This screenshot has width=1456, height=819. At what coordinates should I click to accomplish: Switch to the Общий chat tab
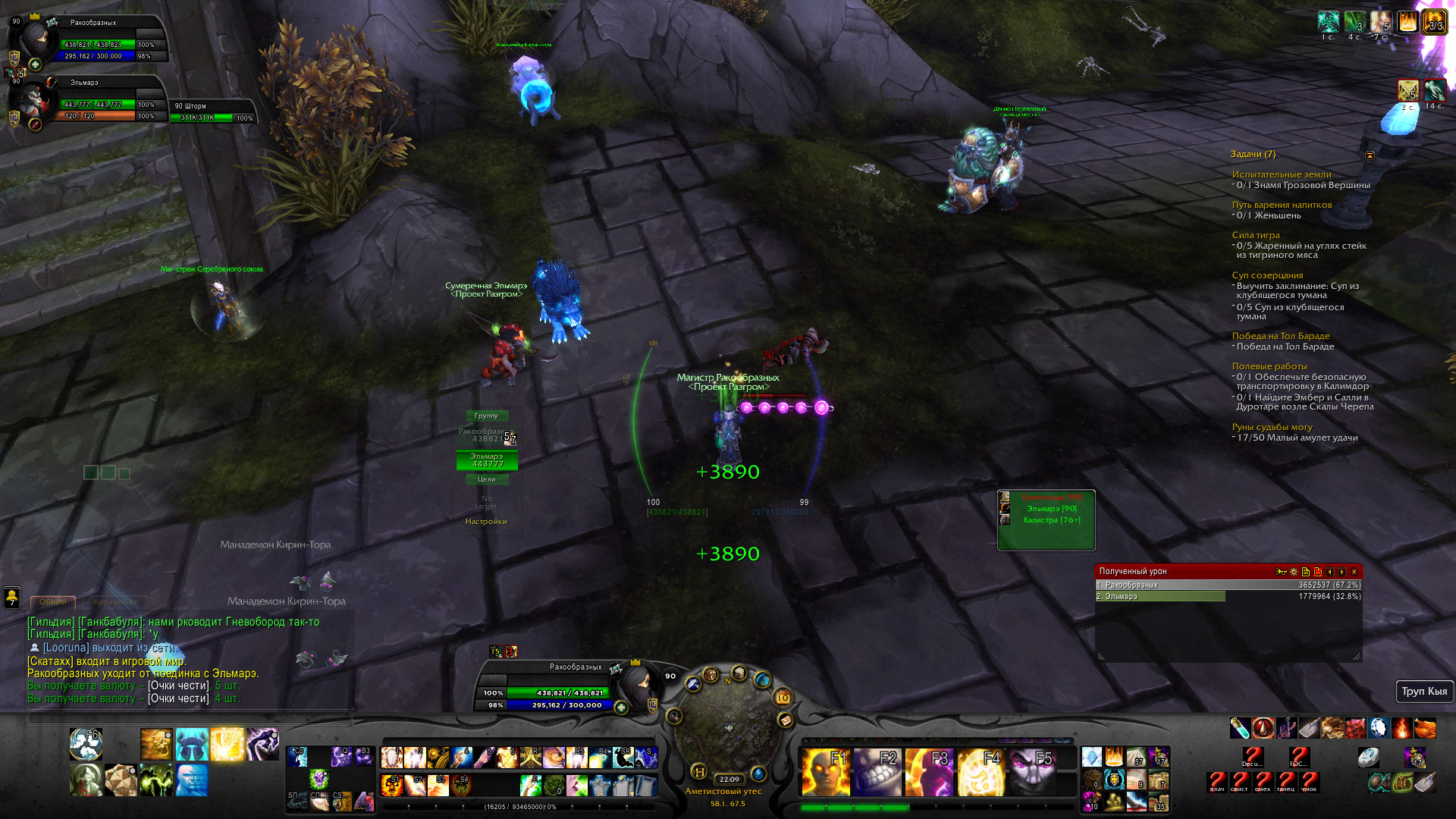tap(53, 602)
